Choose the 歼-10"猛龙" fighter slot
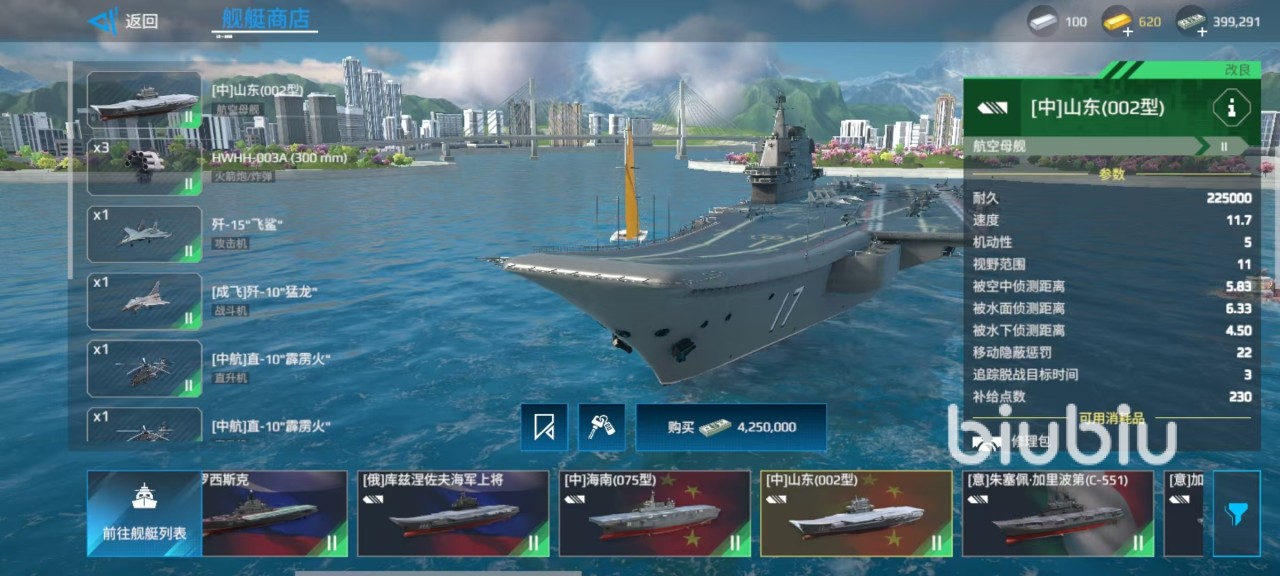 coord(144,301)
